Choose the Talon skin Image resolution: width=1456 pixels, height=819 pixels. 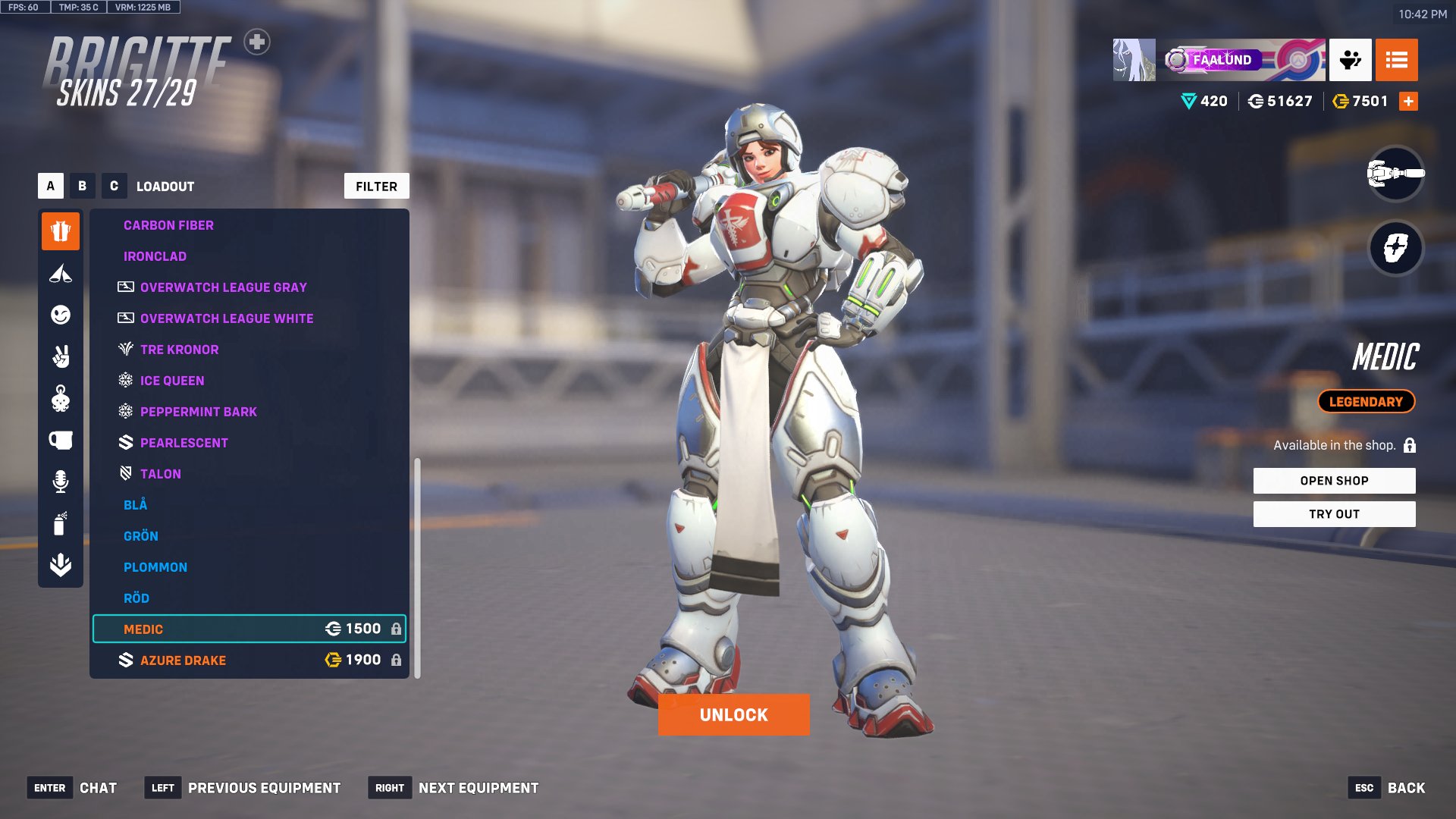[160, 474]
